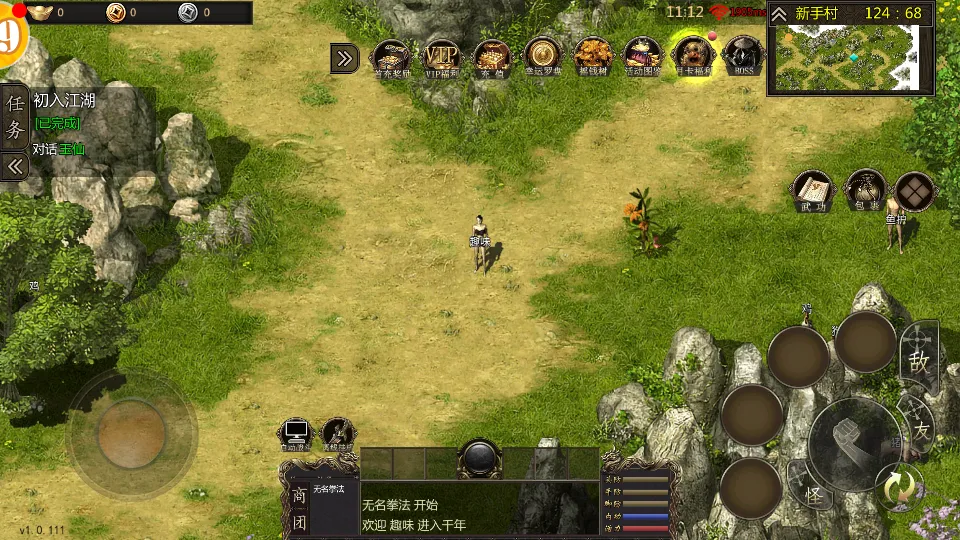This screenshot has width=960, height=540.
Task: Select the 友 friendly target button
Action: click(x=919, y=425)
